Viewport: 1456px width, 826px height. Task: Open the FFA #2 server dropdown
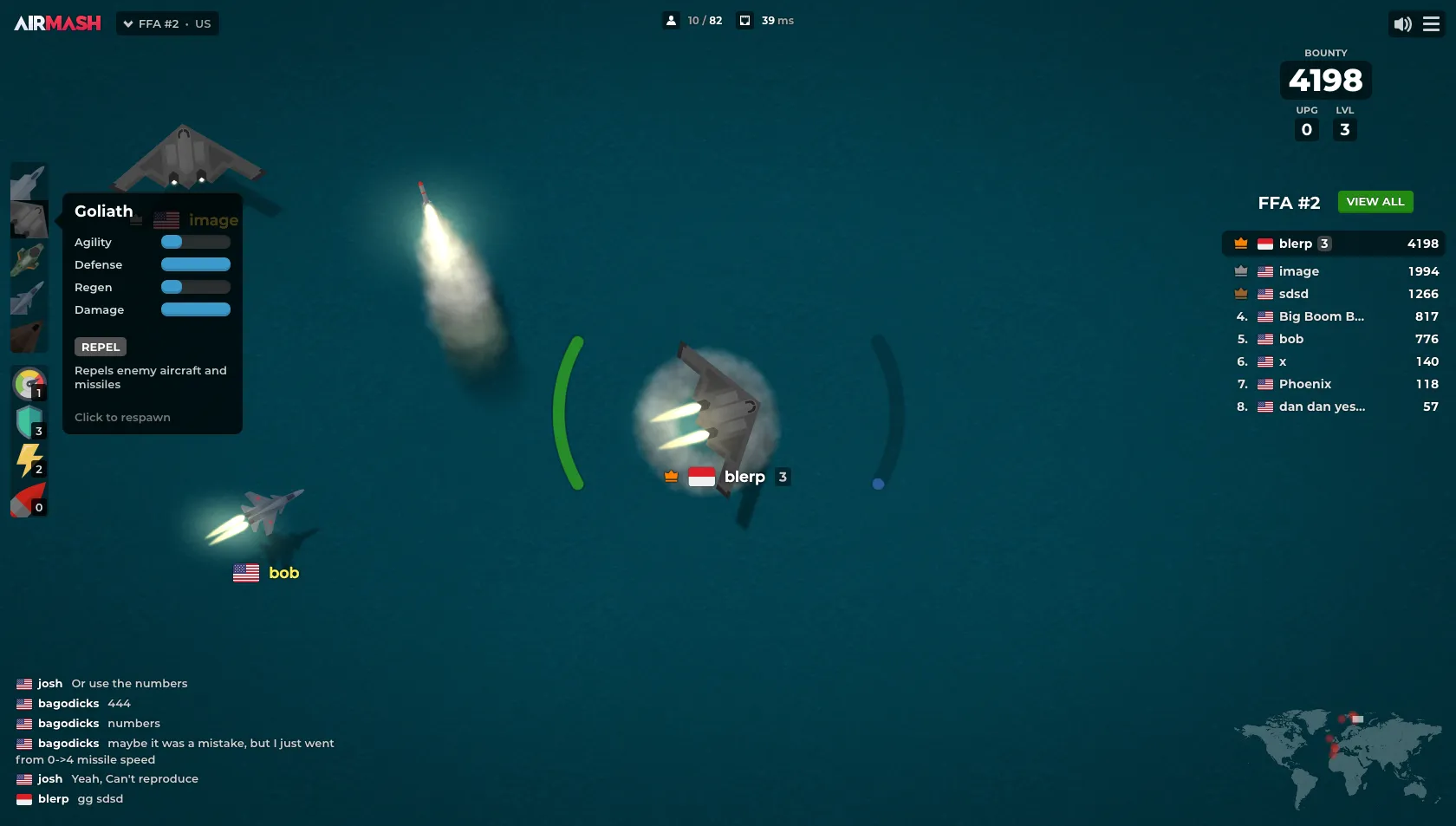pyautogui.click(x=167, y=23)
